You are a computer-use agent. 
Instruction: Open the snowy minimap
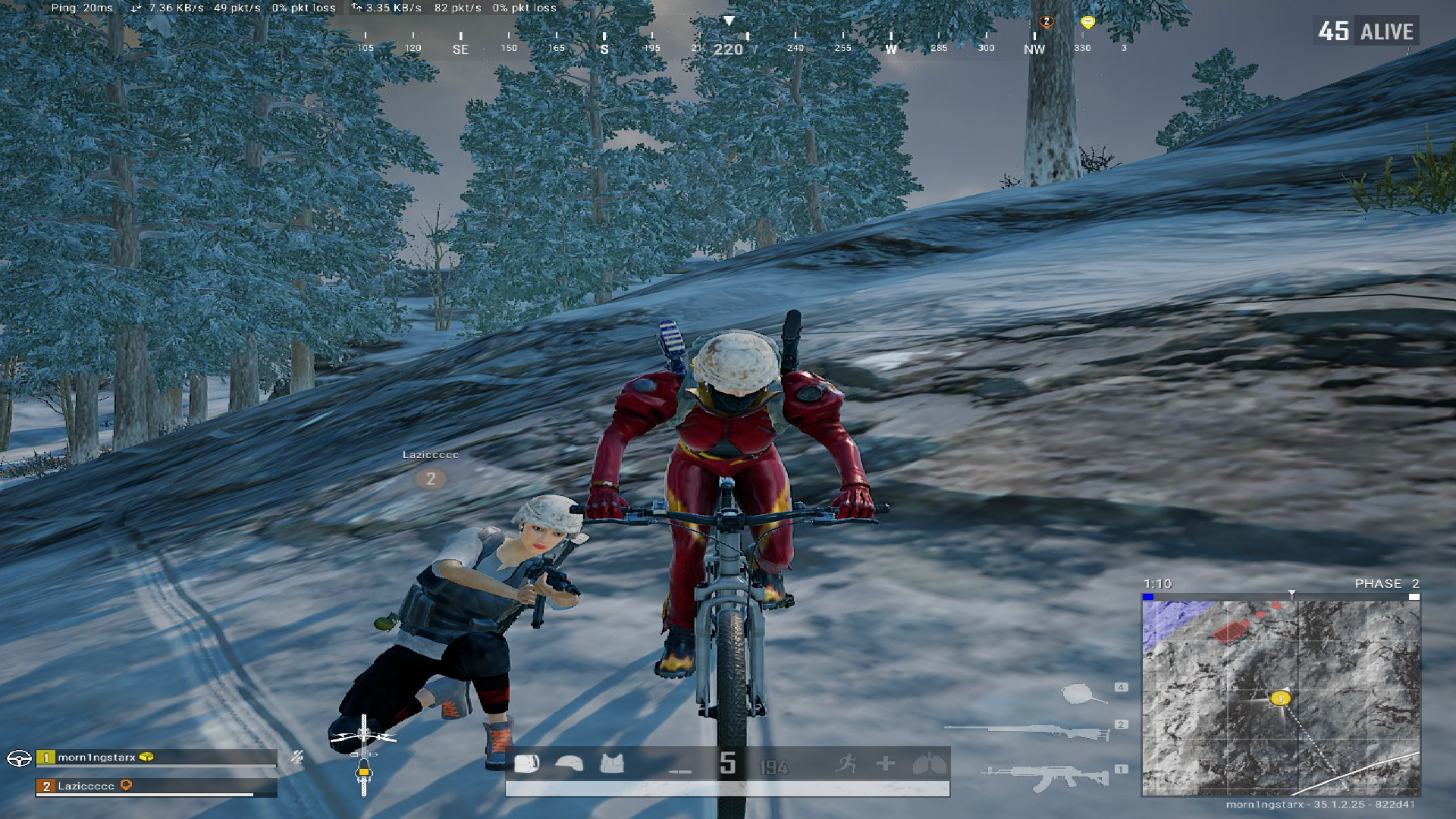1280,696
